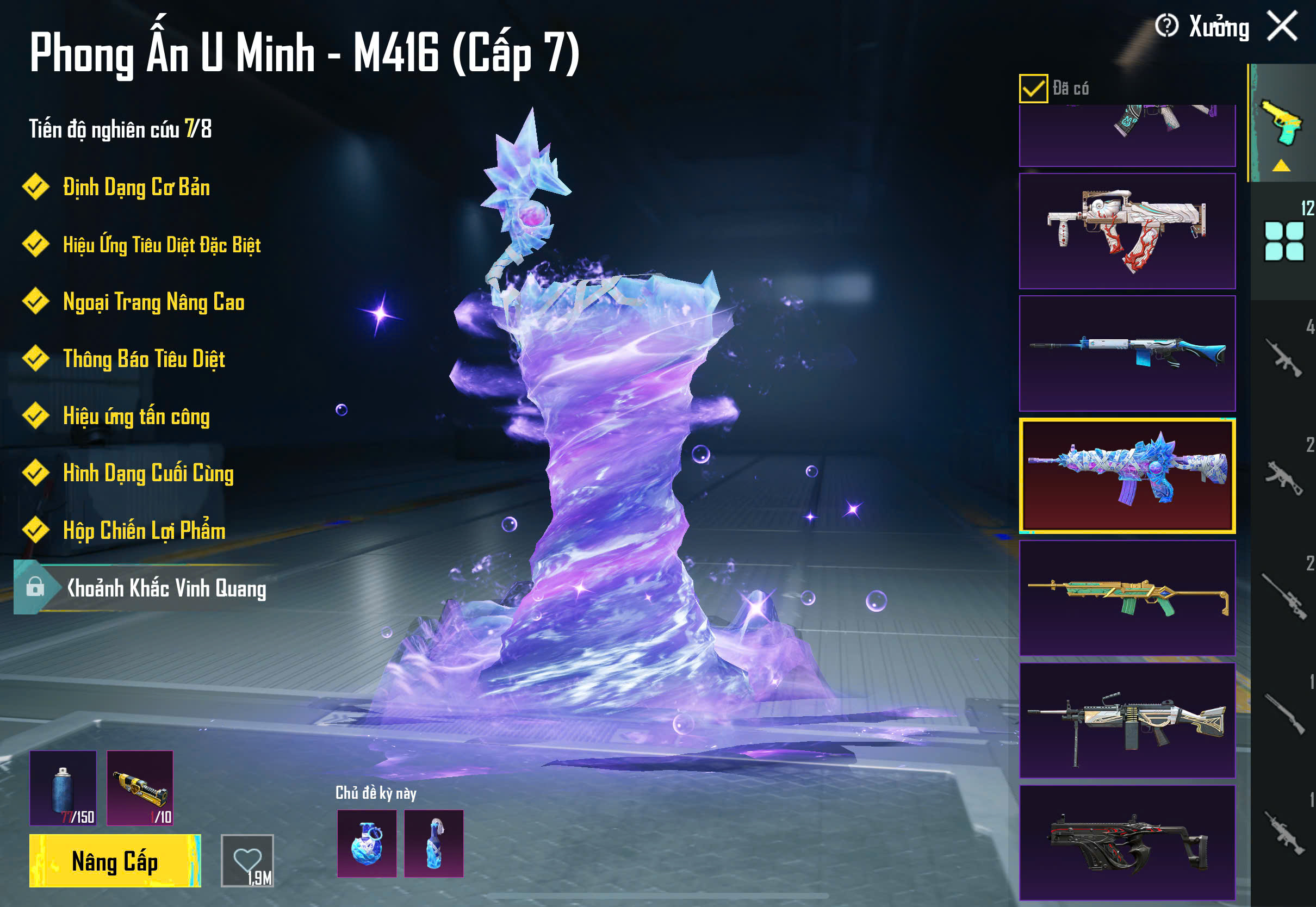Open the Hộp Chiến Lợi Phẩm stage
This screenshot has height=907, width=1316.
click(x=144, y=530)
